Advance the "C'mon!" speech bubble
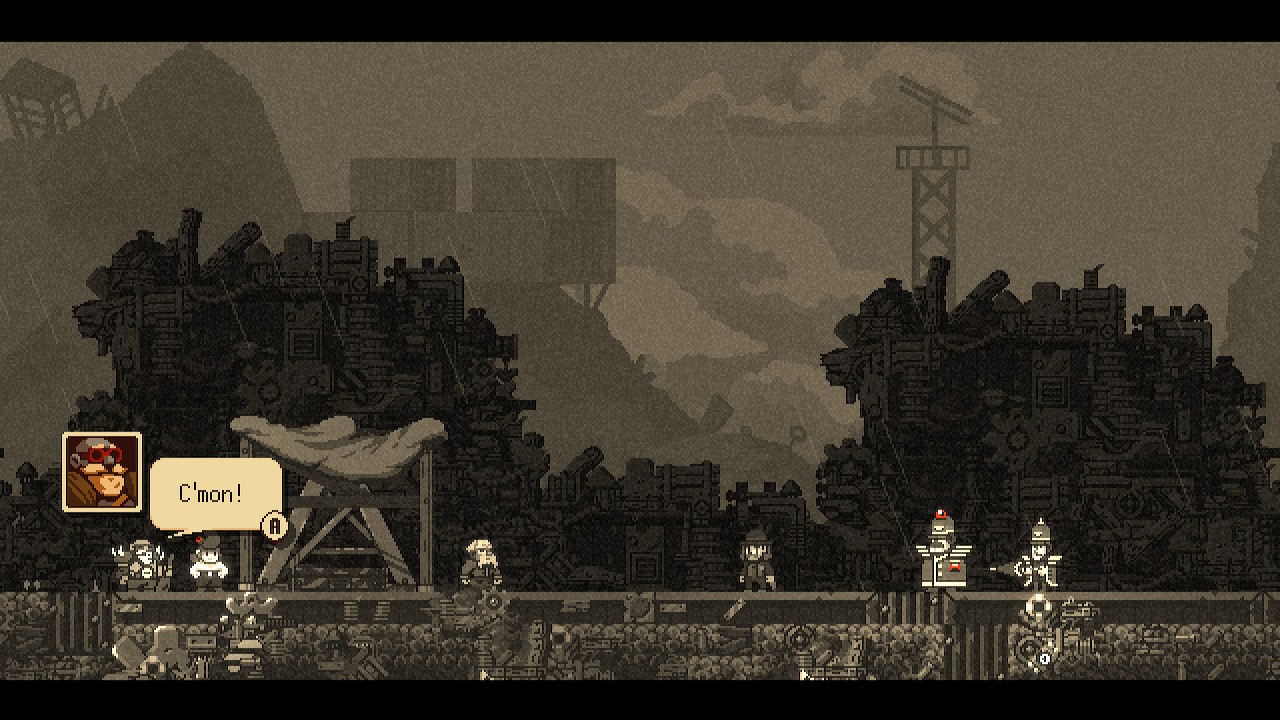 click(x=274, y=526)
